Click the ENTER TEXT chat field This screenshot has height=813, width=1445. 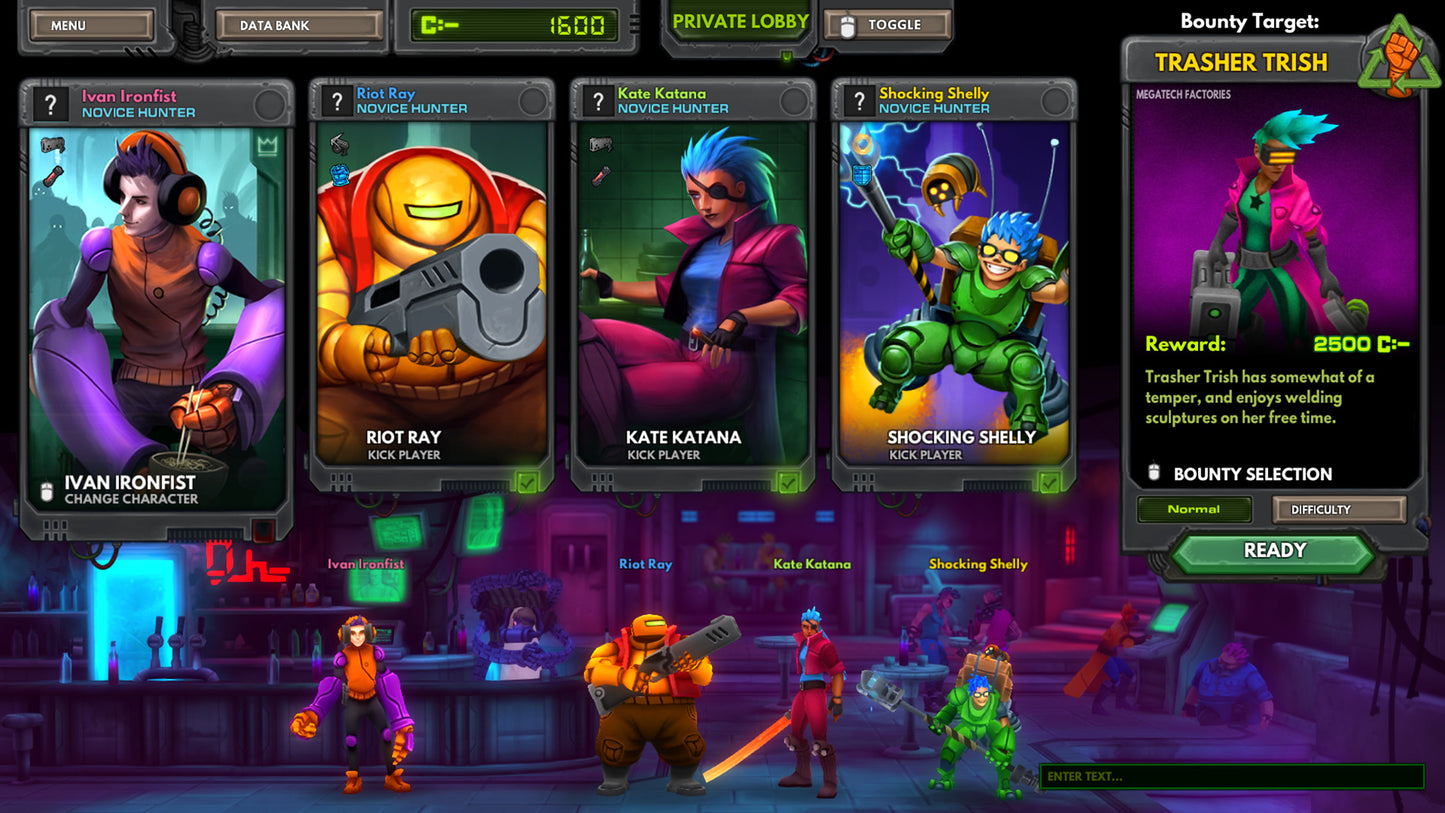(1233, 774)
